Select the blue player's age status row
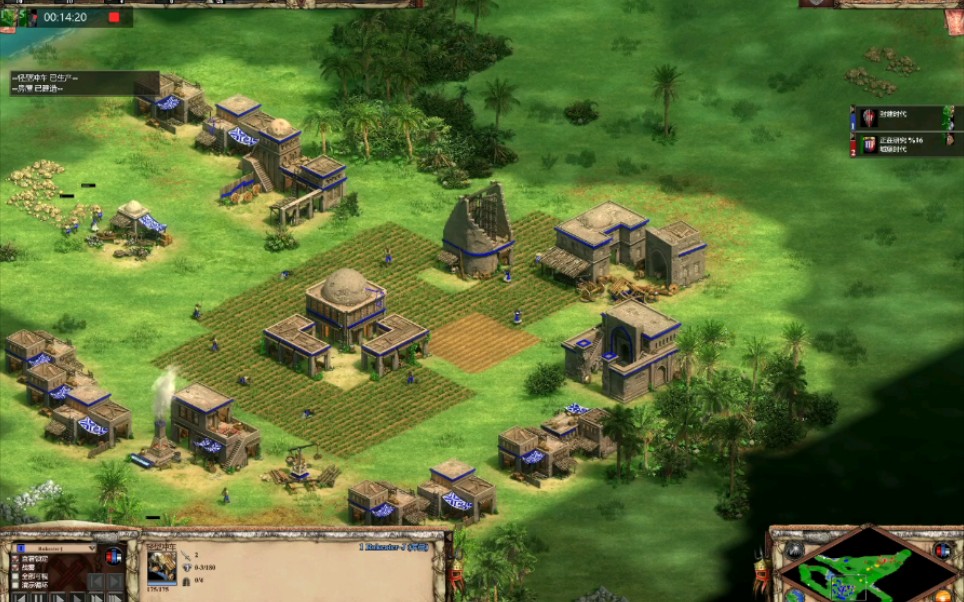This screenshot has width=964, height=602. coord(900,117)
